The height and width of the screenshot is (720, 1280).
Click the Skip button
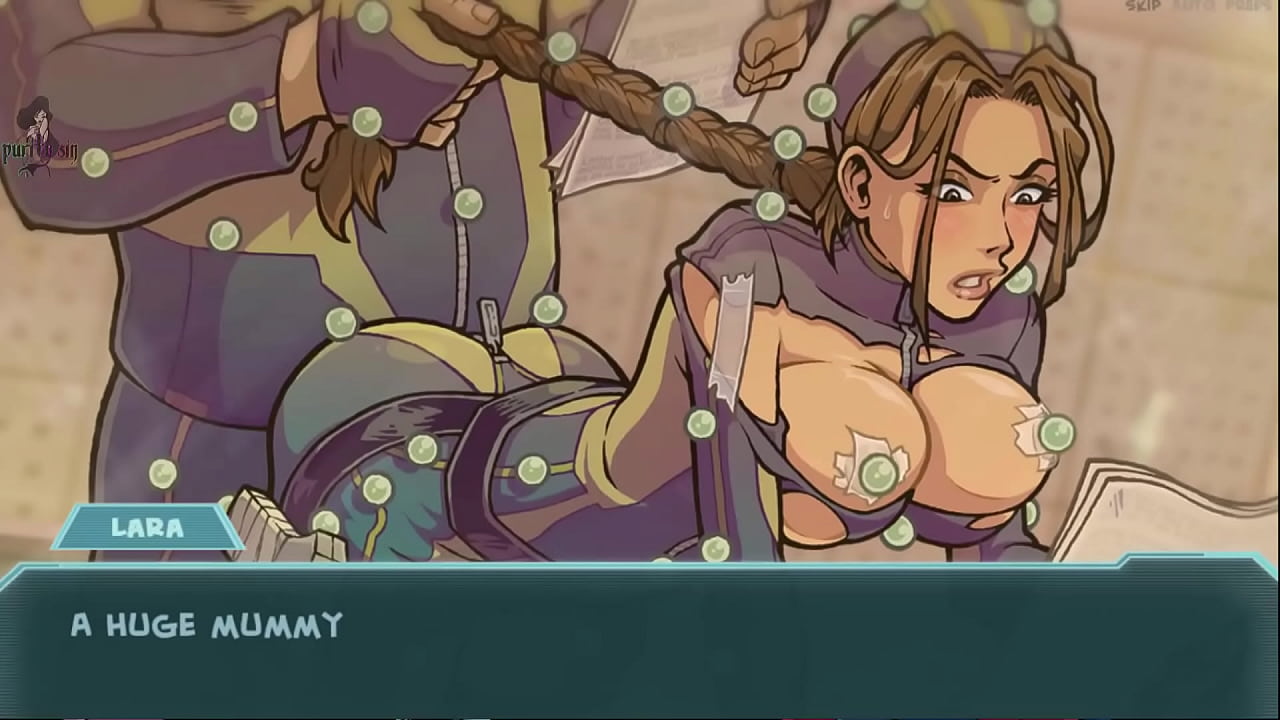point(1143,7)
